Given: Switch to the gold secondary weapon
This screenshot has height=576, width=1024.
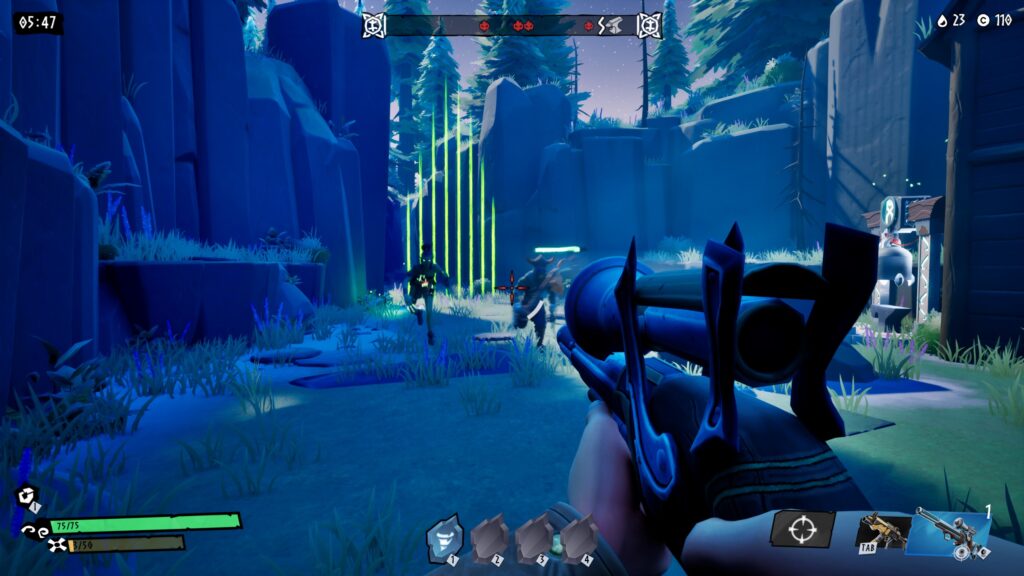Looking at the screenshot, I should click(x=881, y=532).
